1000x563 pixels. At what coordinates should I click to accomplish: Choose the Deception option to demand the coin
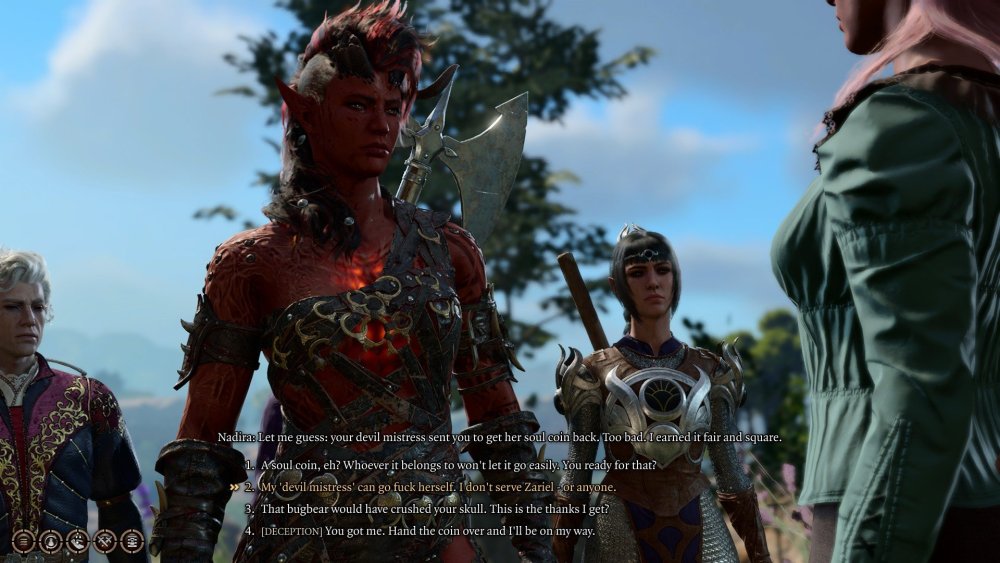tap(426, 530)
